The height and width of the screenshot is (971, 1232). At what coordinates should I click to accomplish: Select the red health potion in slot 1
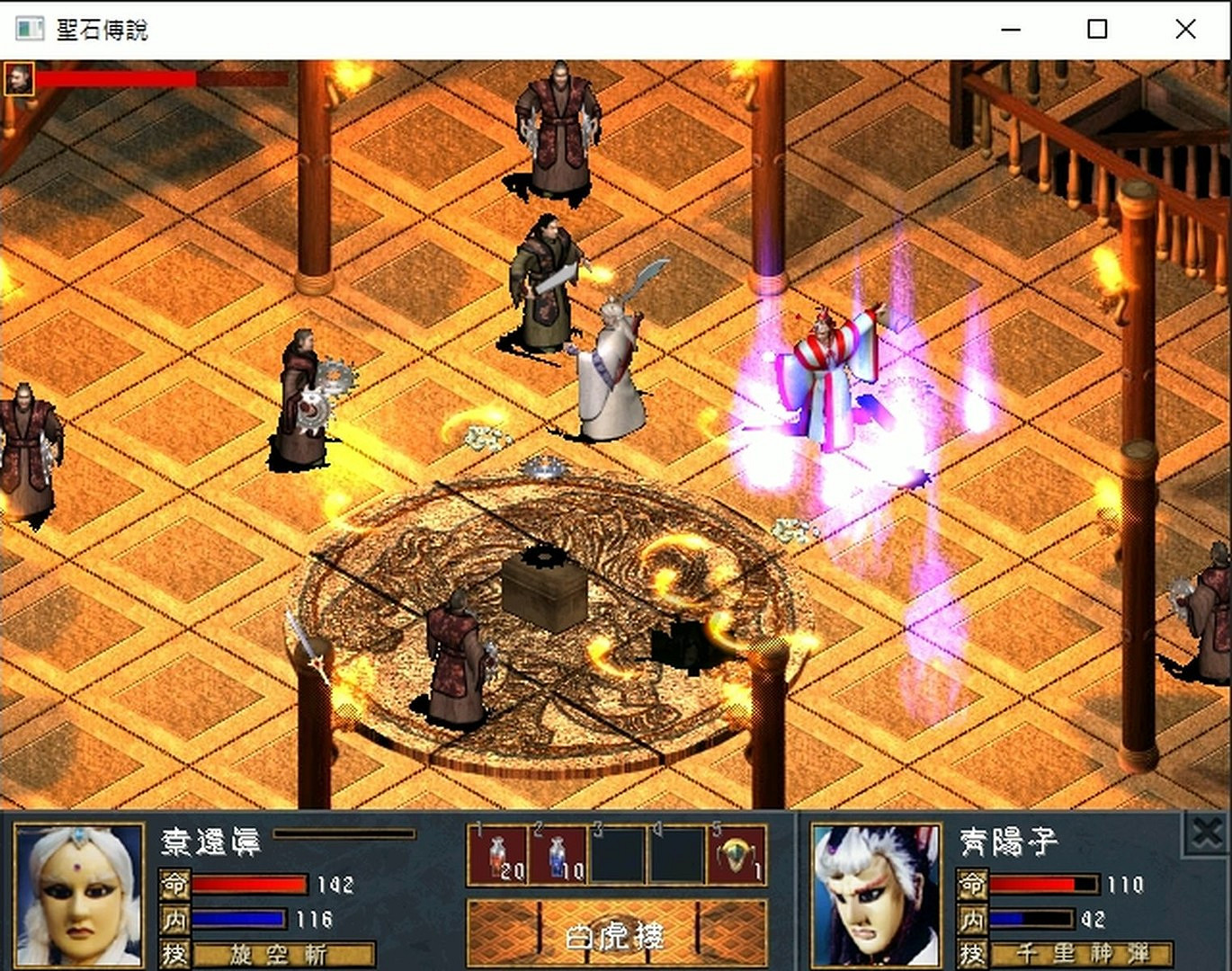(500, 856)
